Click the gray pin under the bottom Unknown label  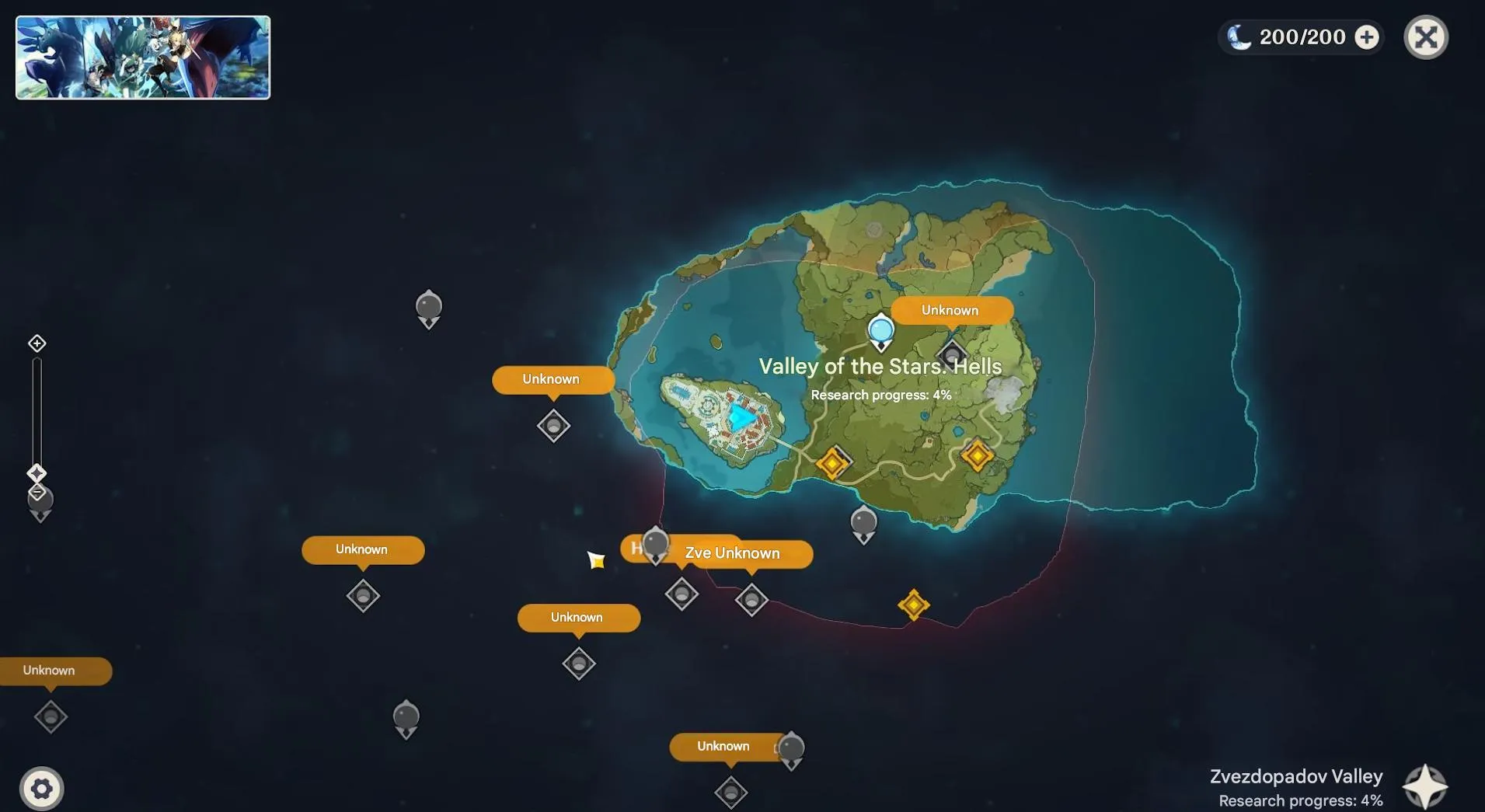[x=729, y=793]
